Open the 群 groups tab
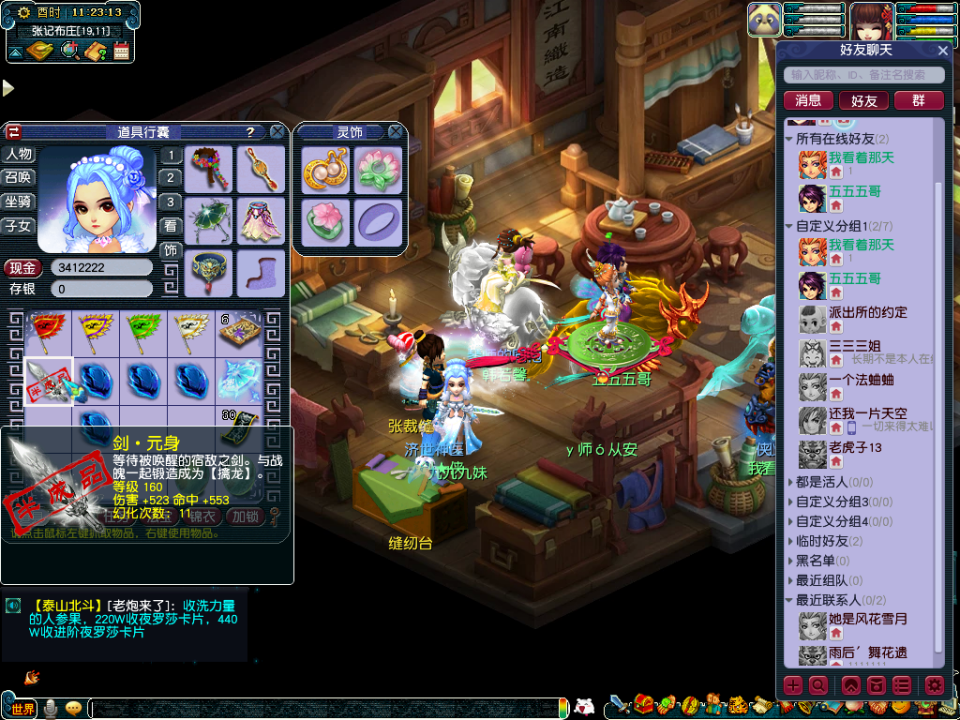Image resolution: width=960 pixels, height=720 pixels. (x=918, y=100)
